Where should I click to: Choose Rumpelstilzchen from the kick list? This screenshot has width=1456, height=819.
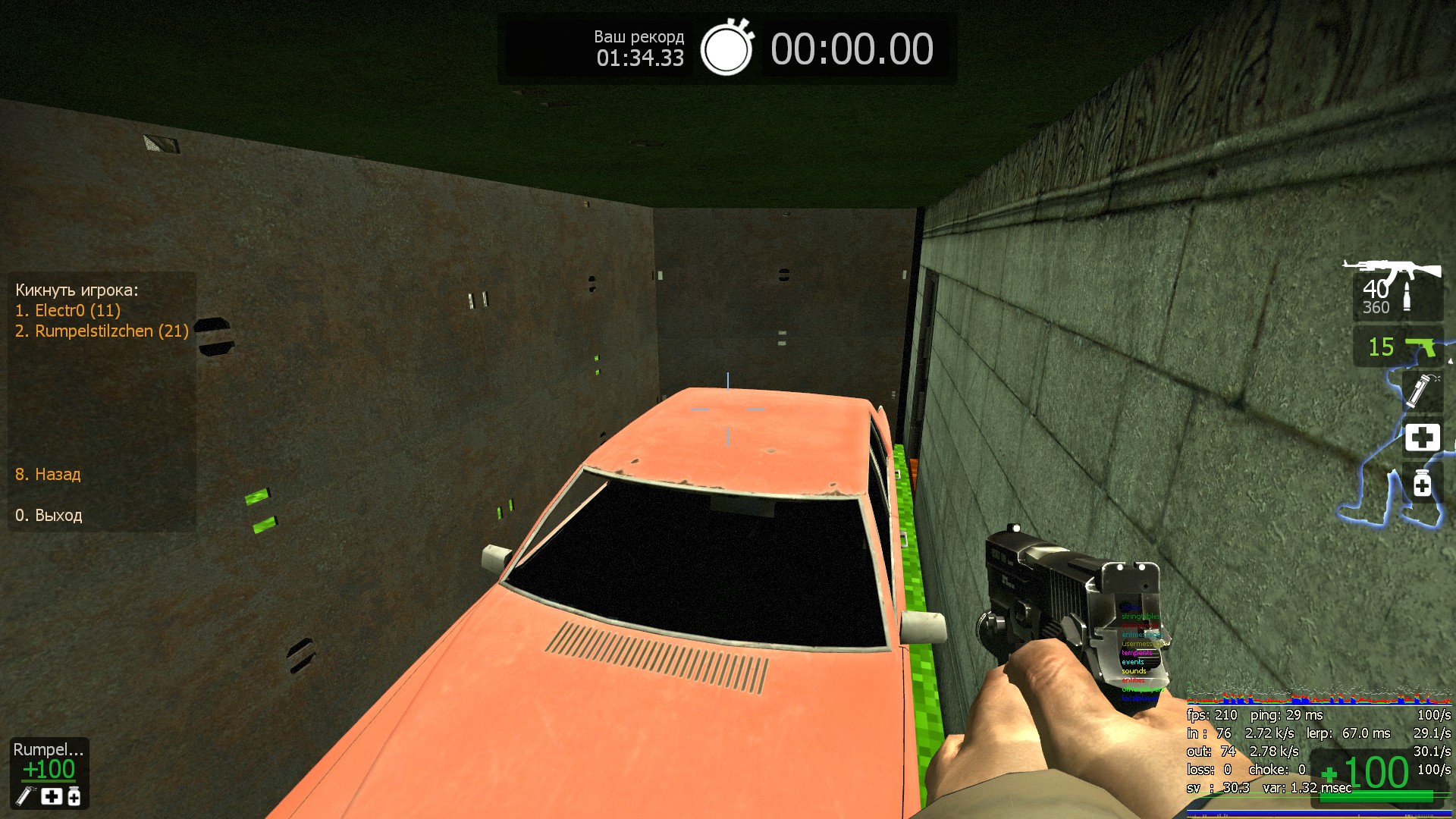pos(102,331)
